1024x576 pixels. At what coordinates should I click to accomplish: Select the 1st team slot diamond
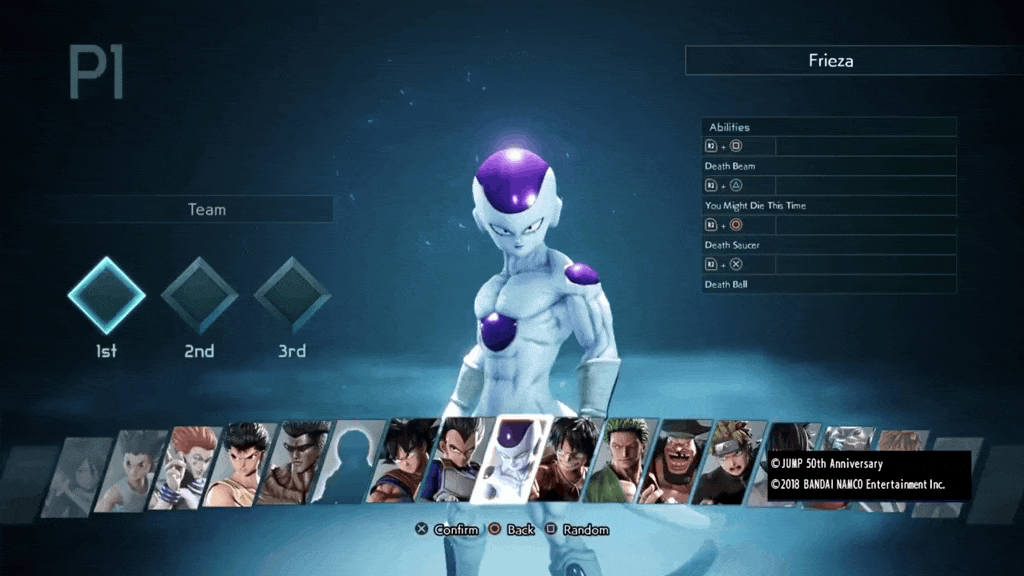pos(106,296)
